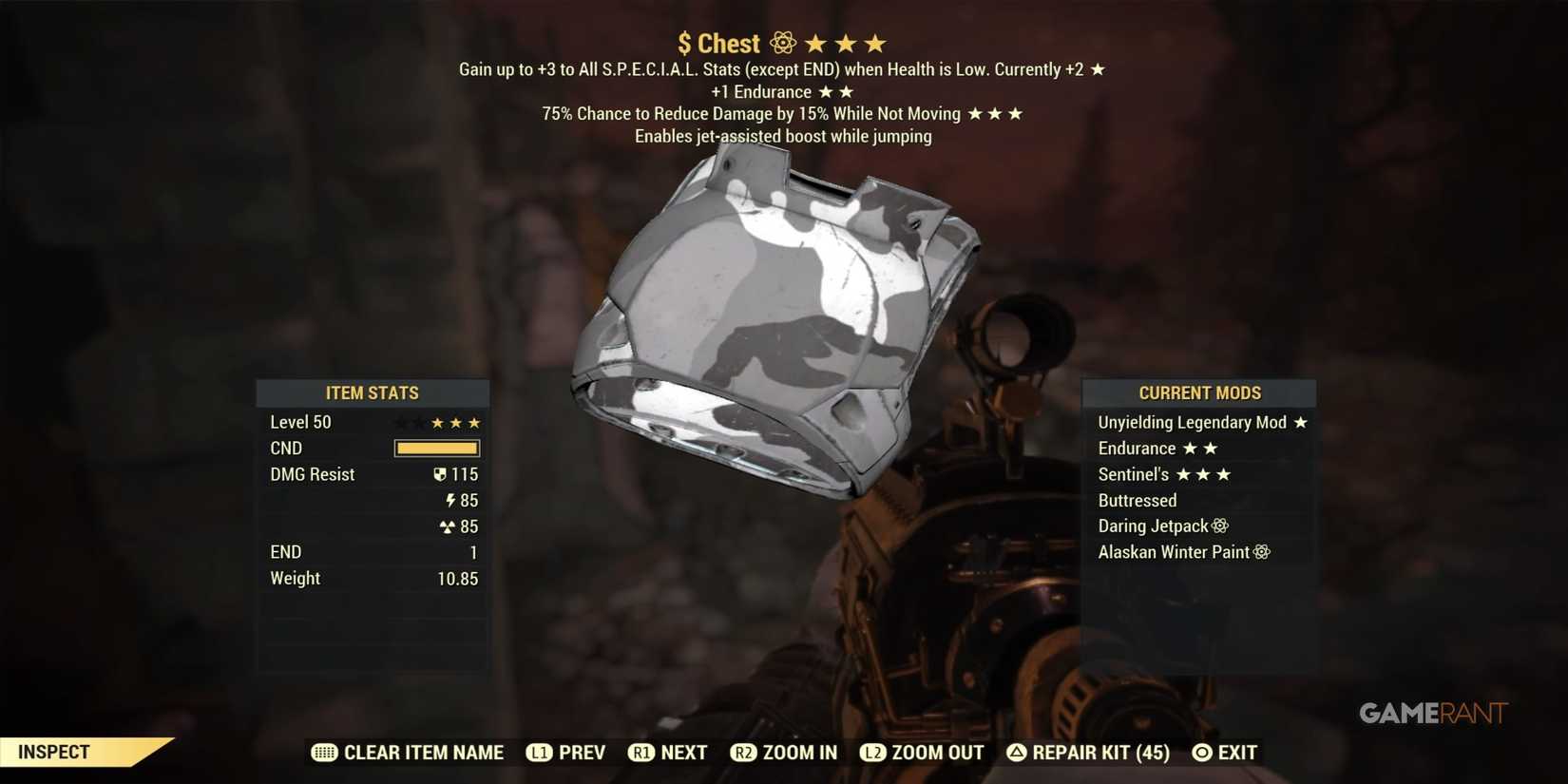
Task: Toggle the star after Unyielding Legendary Mod
Action: point(1303,422)
